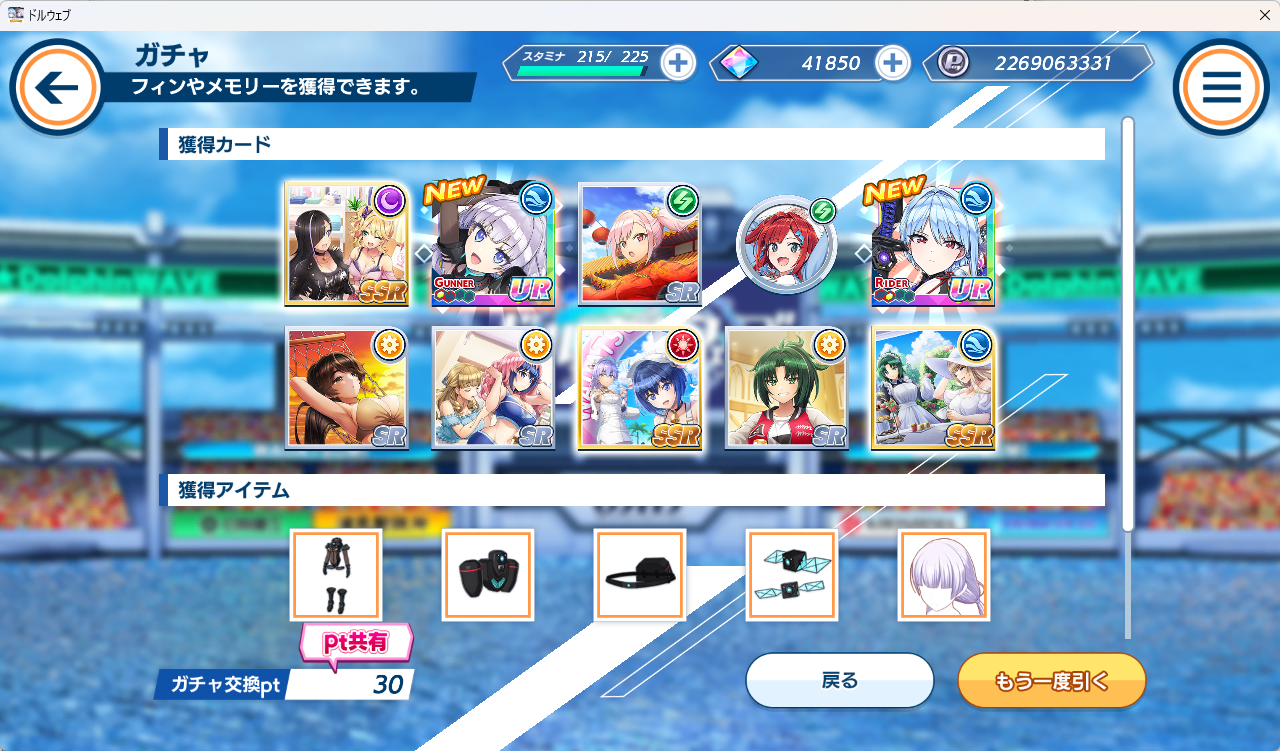The image size is (1280, 751).
Task: View the pink-haired SR card with lanterns
Action: 640,244
